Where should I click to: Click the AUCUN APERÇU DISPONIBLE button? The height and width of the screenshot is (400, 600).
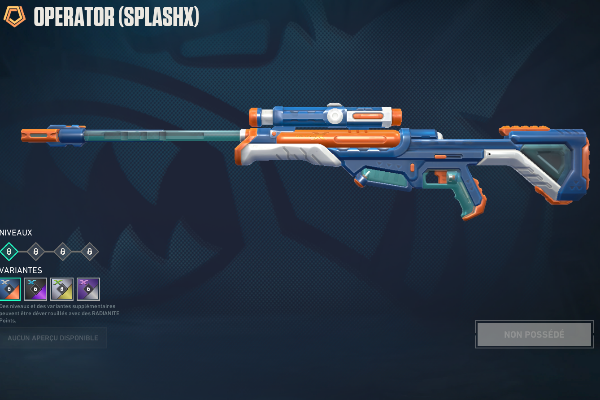(53, 338)
